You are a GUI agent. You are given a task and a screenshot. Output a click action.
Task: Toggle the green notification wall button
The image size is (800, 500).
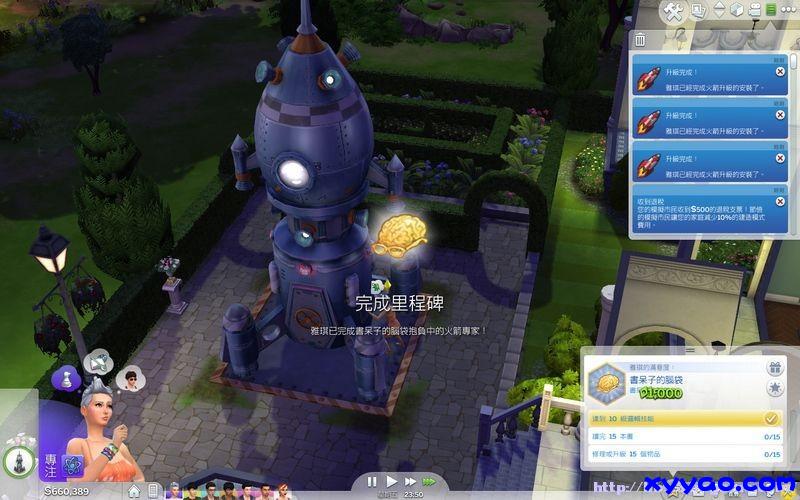point(770,10)
